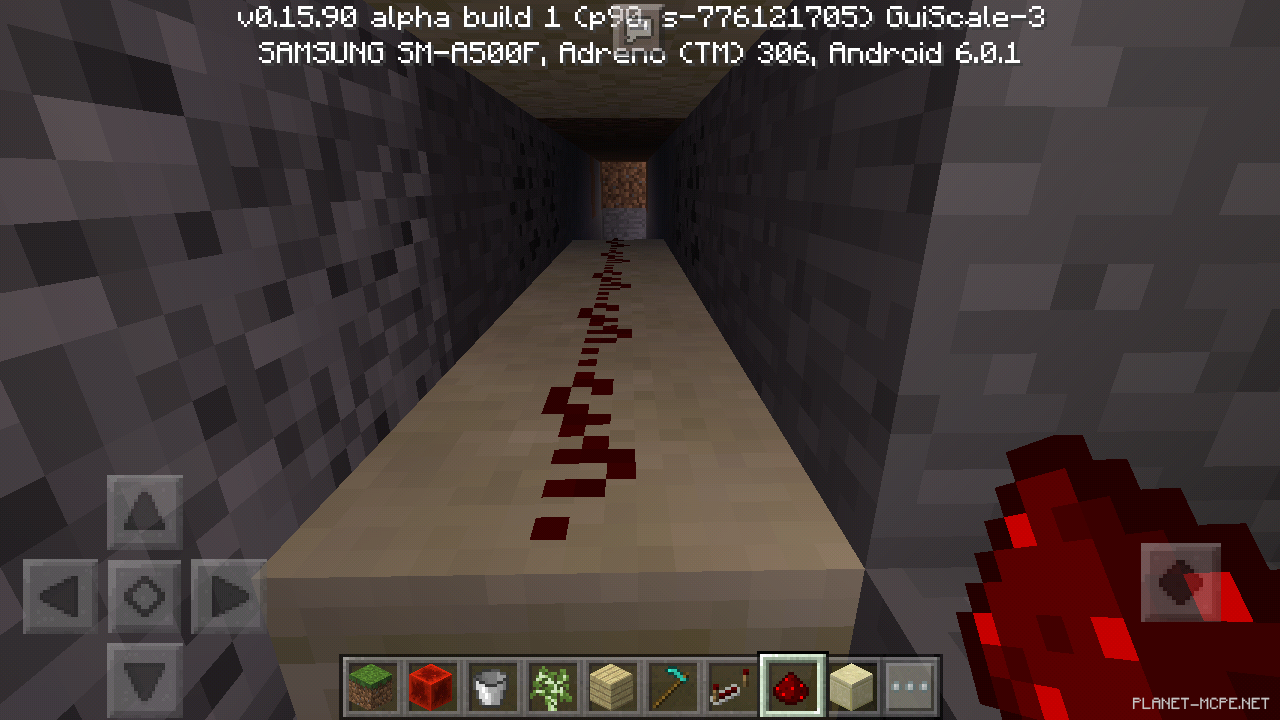Select the diamond pickaxe tool
The height and width of the screenshot is (720, 1280).
671,687
